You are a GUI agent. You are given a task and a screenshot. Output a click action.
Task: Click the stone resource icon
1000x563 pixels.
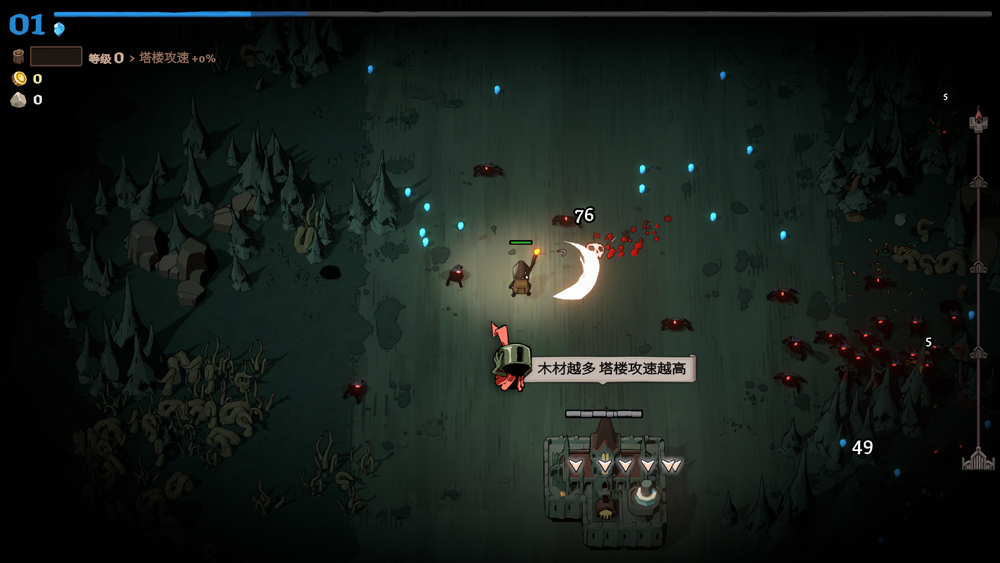(18, 99)
